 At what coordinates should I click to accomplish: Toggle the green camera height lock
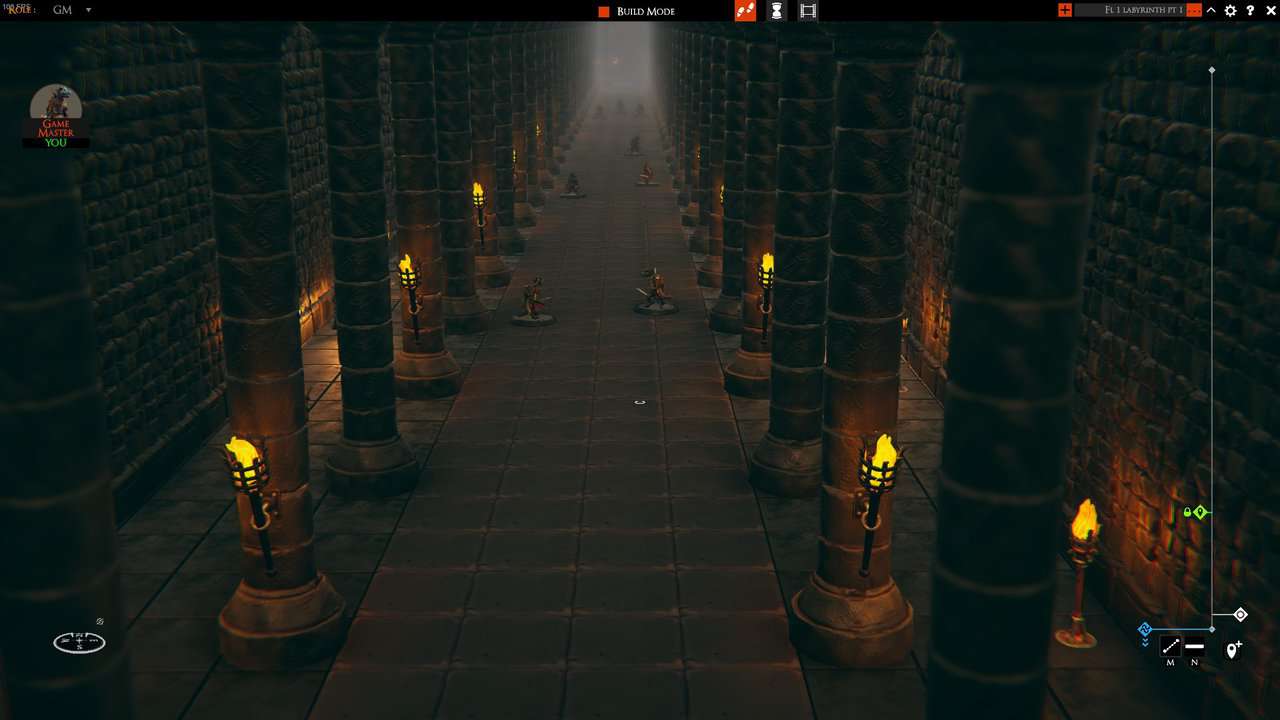coord(1188,512)
